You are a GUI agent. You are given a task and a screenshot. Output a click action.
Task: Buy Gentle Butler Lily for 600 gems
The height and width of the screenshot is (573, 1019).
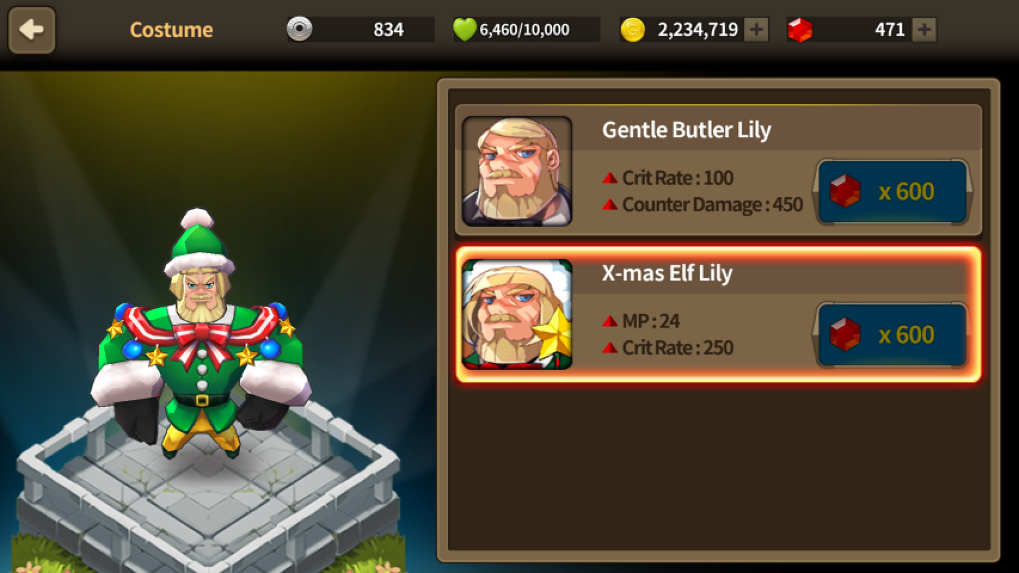892,191
